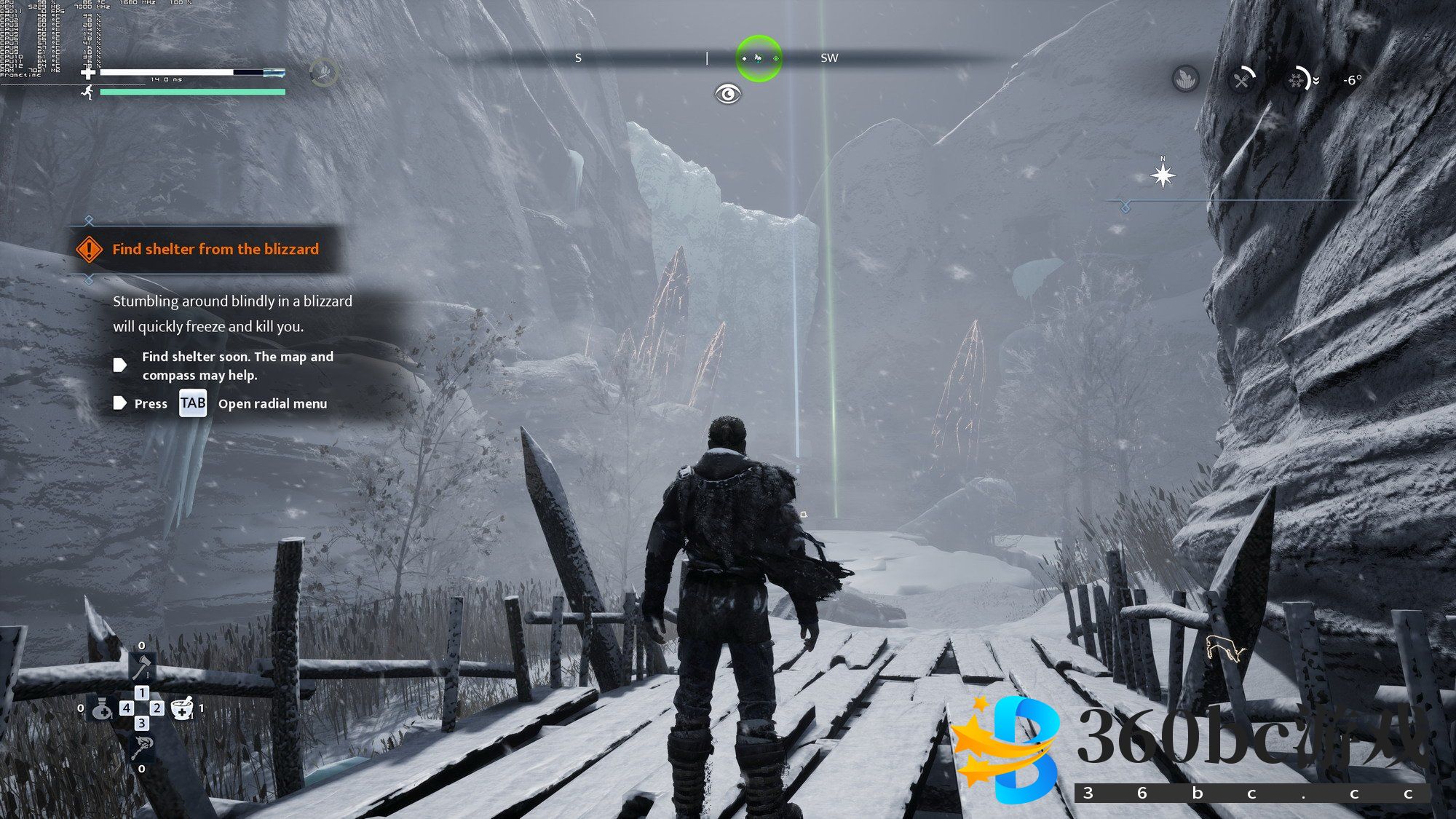Screen dimensions: 1456x819
Task: Use the mortar and pestle healing item
Action: pos(182,708)
